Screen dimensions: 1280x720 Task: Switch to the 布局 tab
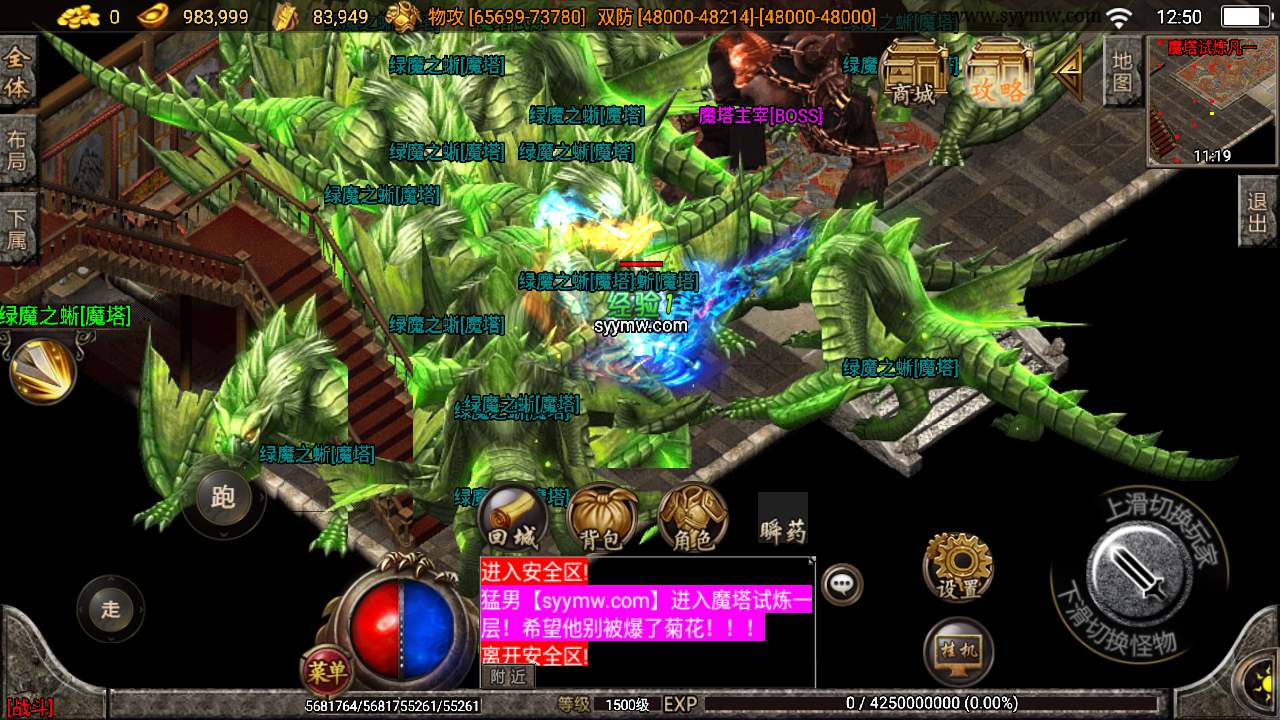[x=17, y=149]
